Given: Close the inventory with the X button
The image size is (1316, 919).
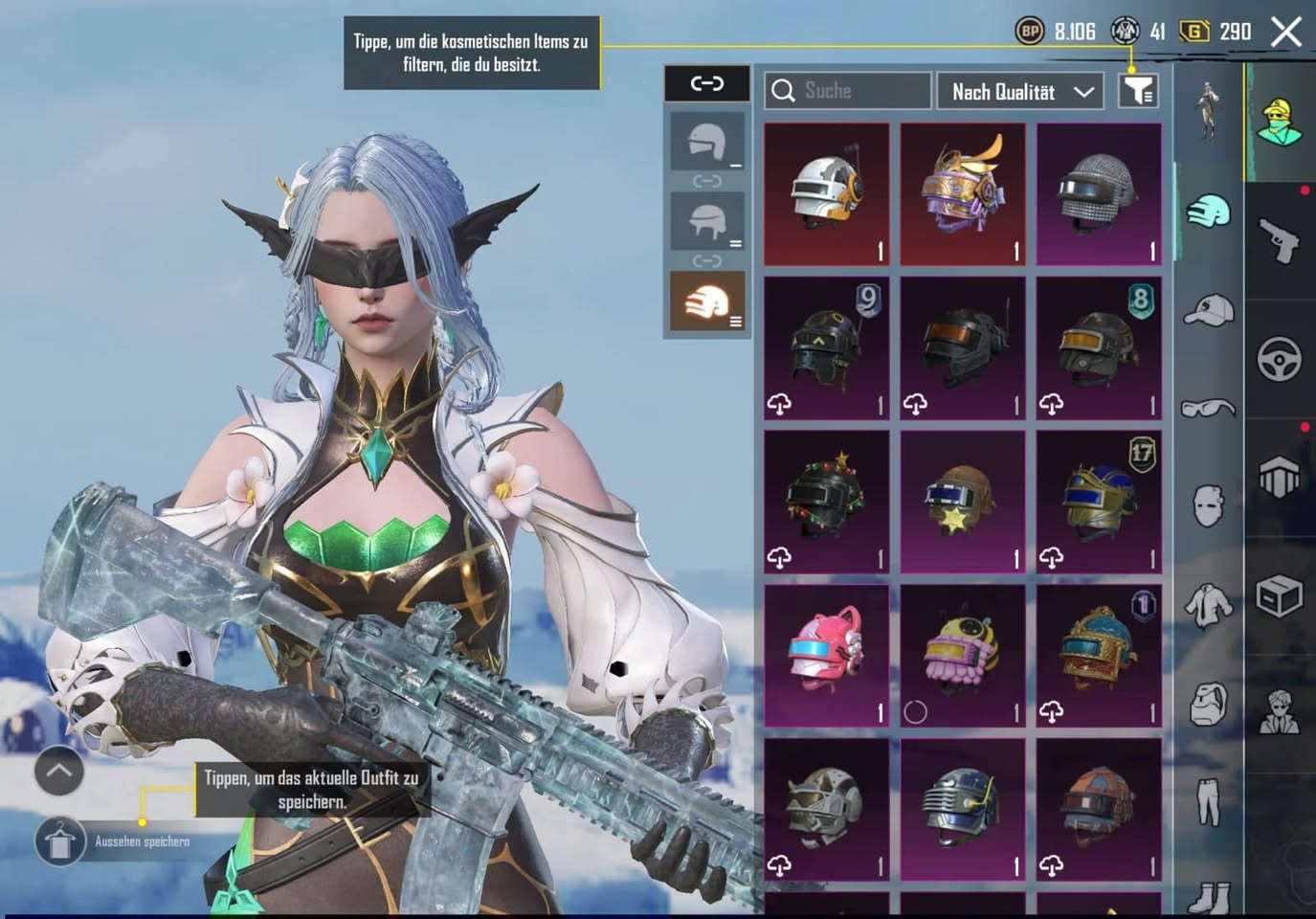Looking at the screenshot, I should 1285,33.
